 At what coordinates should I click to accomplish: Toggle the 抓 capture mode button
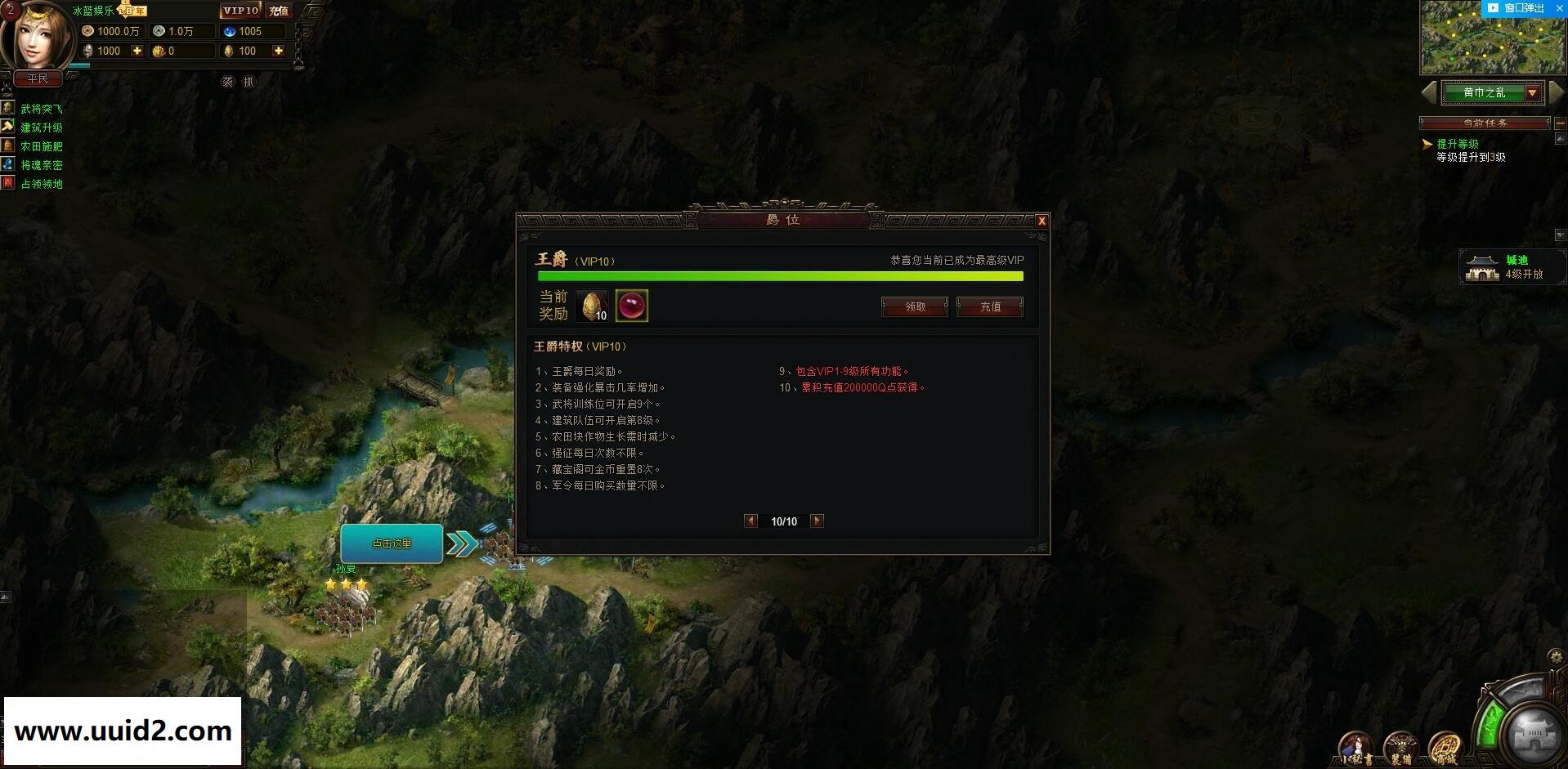249,82
